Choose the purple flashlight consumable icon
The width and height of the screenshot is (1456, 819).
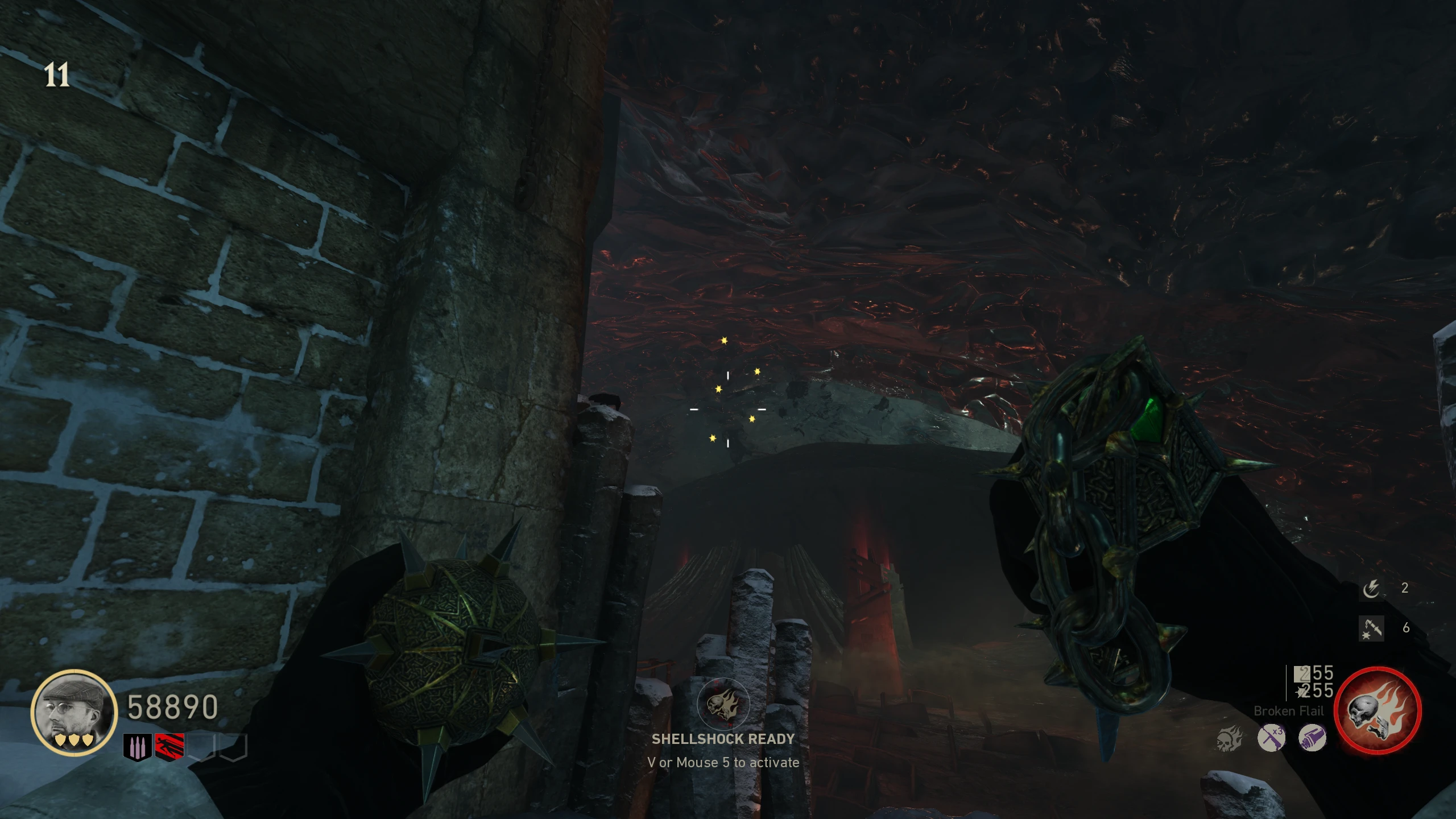point(1312,738)
